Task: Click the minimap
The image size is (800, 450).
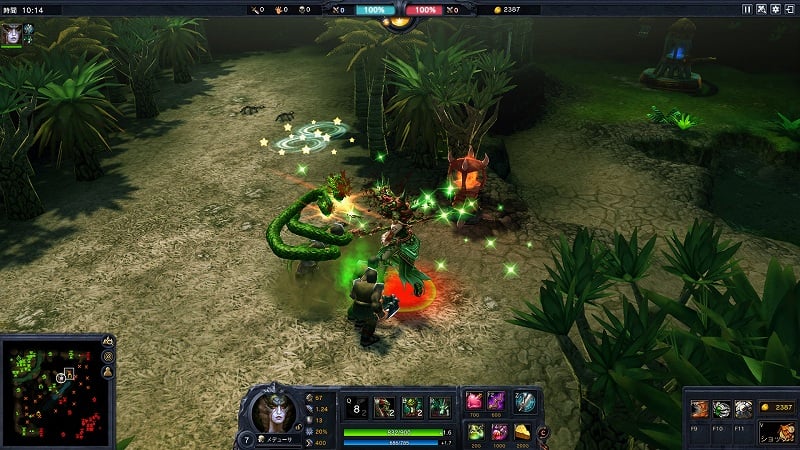Action: tap(51, 391)
